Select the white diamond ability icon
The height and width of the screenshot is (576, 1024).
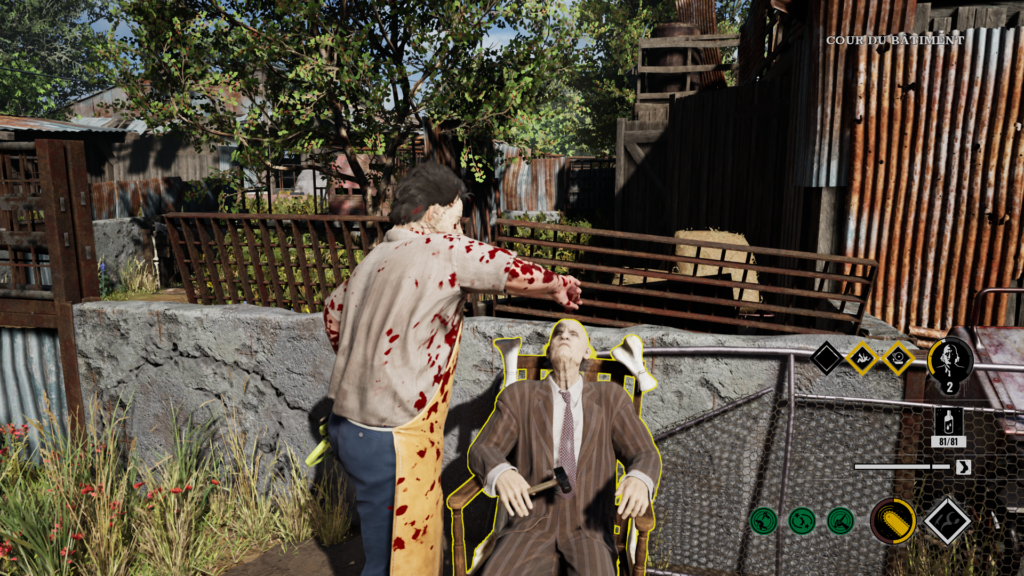tap(946, 520)
